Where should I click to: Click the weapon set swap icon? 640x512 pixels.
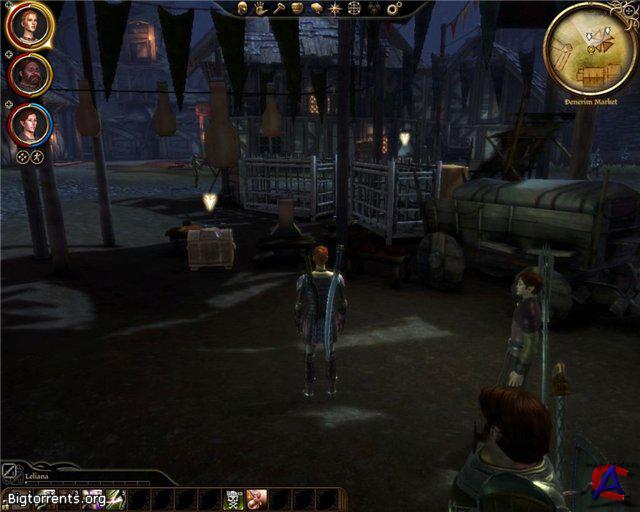(9, 469)
